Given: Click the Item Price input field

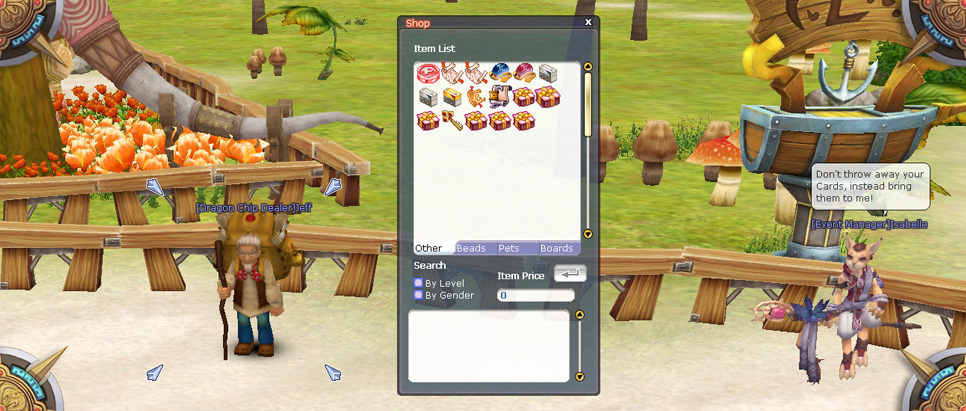Looking at the screenshot, I should click(x=536, y=296).
